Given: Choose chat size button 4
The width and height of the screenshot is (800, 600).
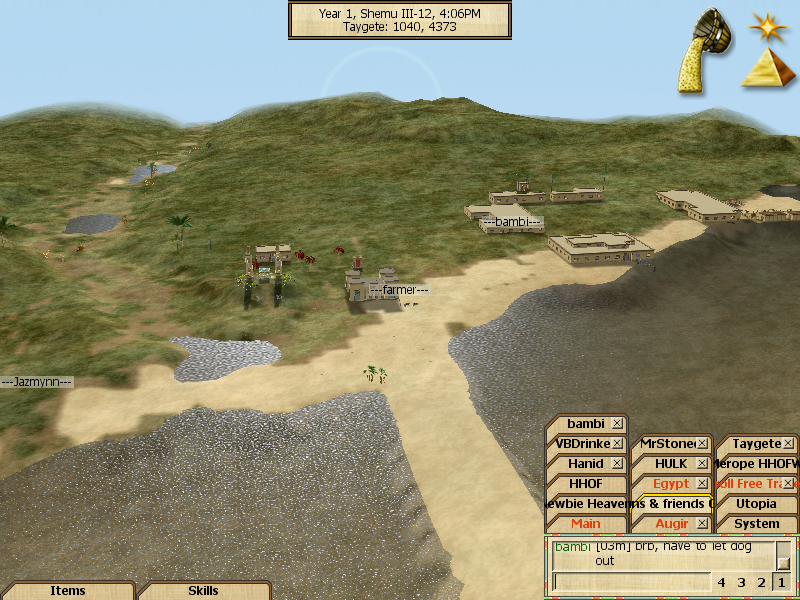Looking at the screenshot, I should [721, 582].
